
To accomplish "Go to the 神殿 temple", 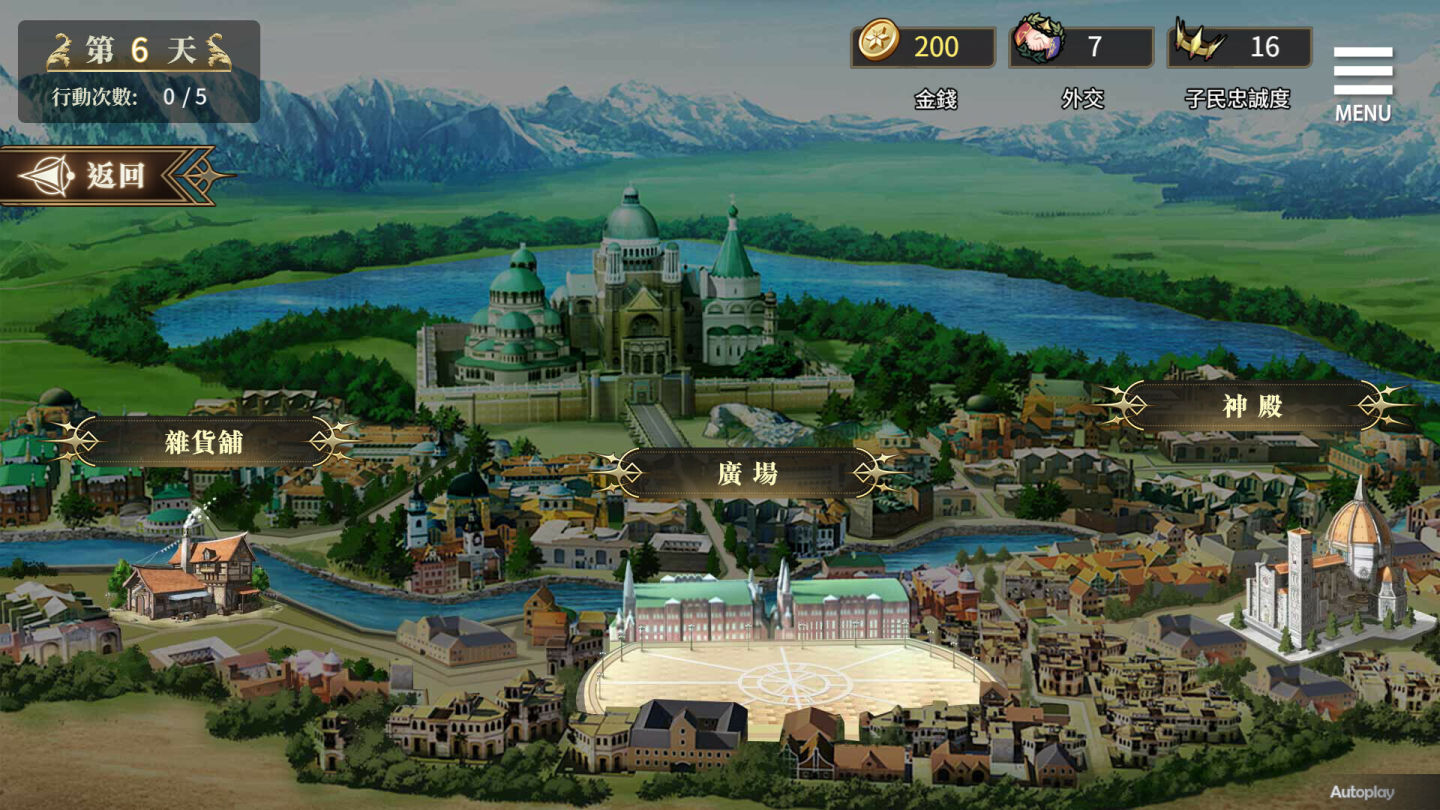I will click(x=1252, y=406).
